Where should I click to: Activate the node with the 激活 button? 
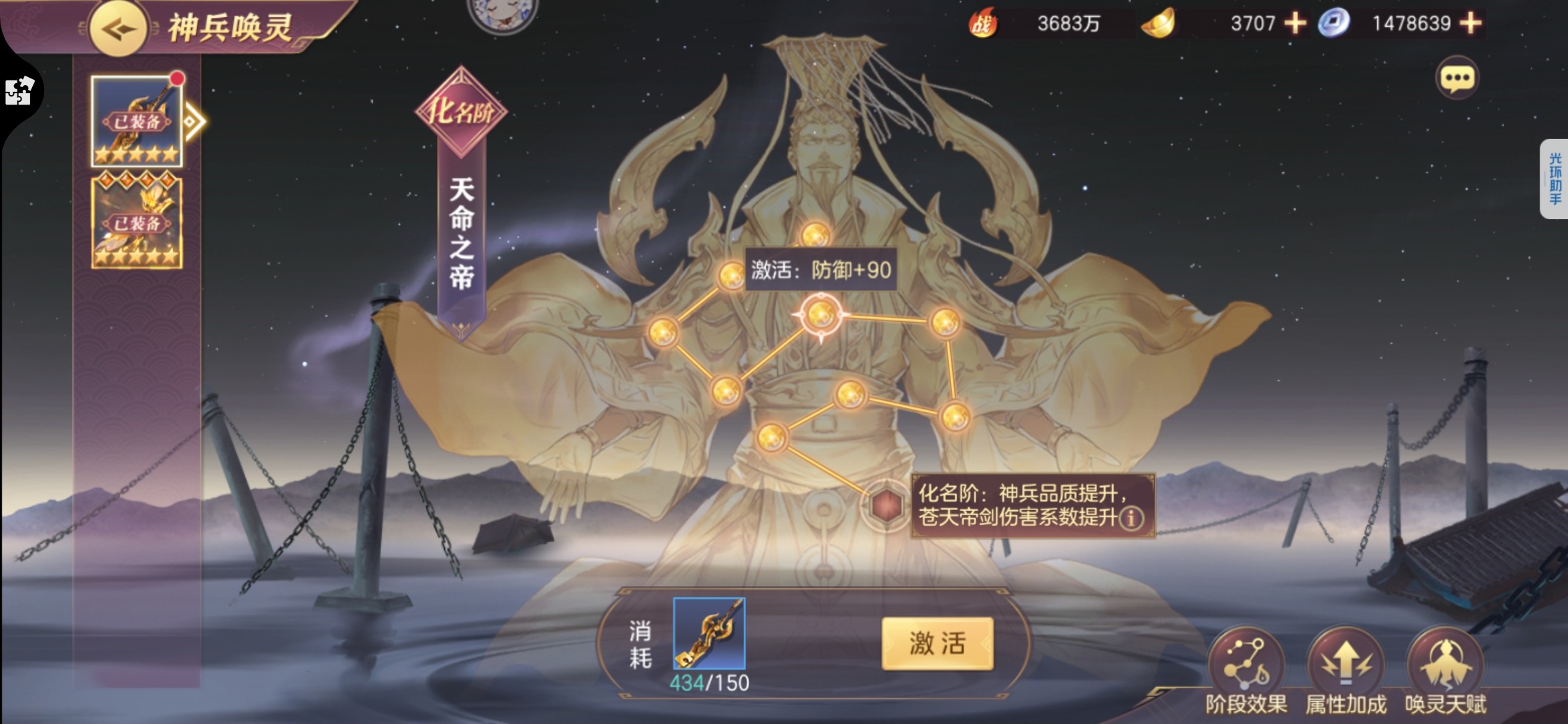pos(937,644)
